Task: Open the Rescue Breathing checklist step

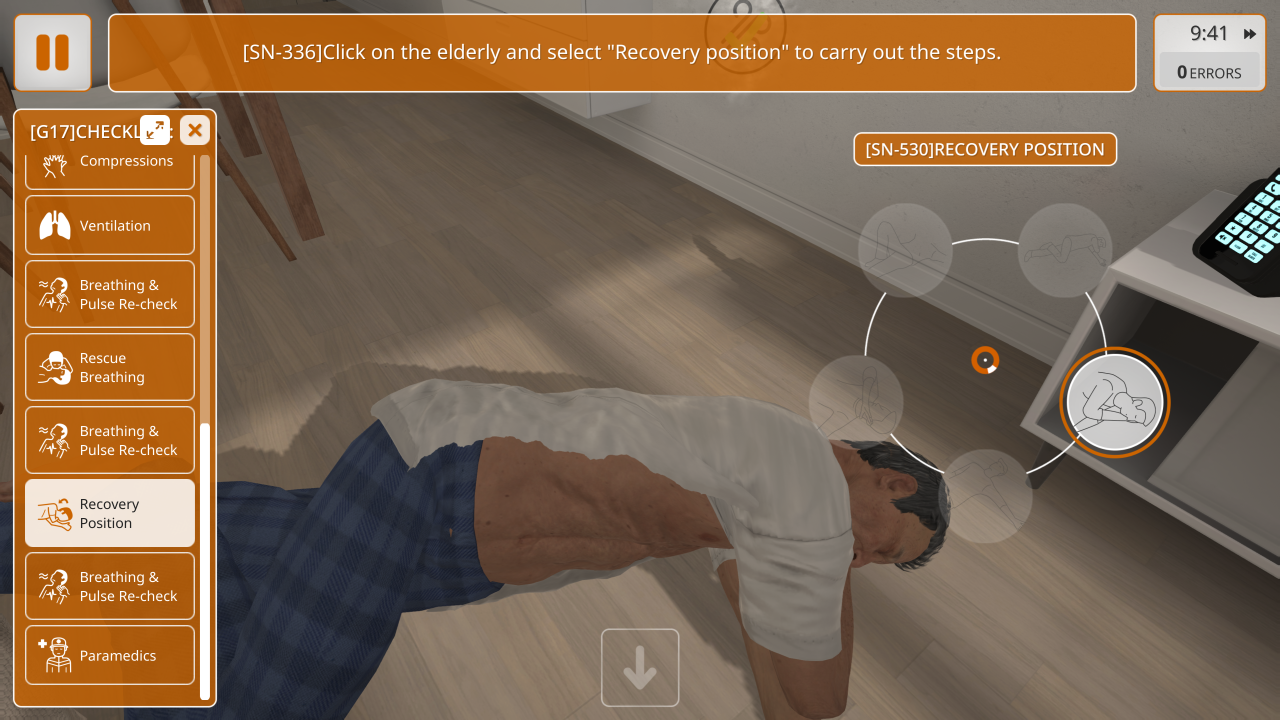Action: 110,368
